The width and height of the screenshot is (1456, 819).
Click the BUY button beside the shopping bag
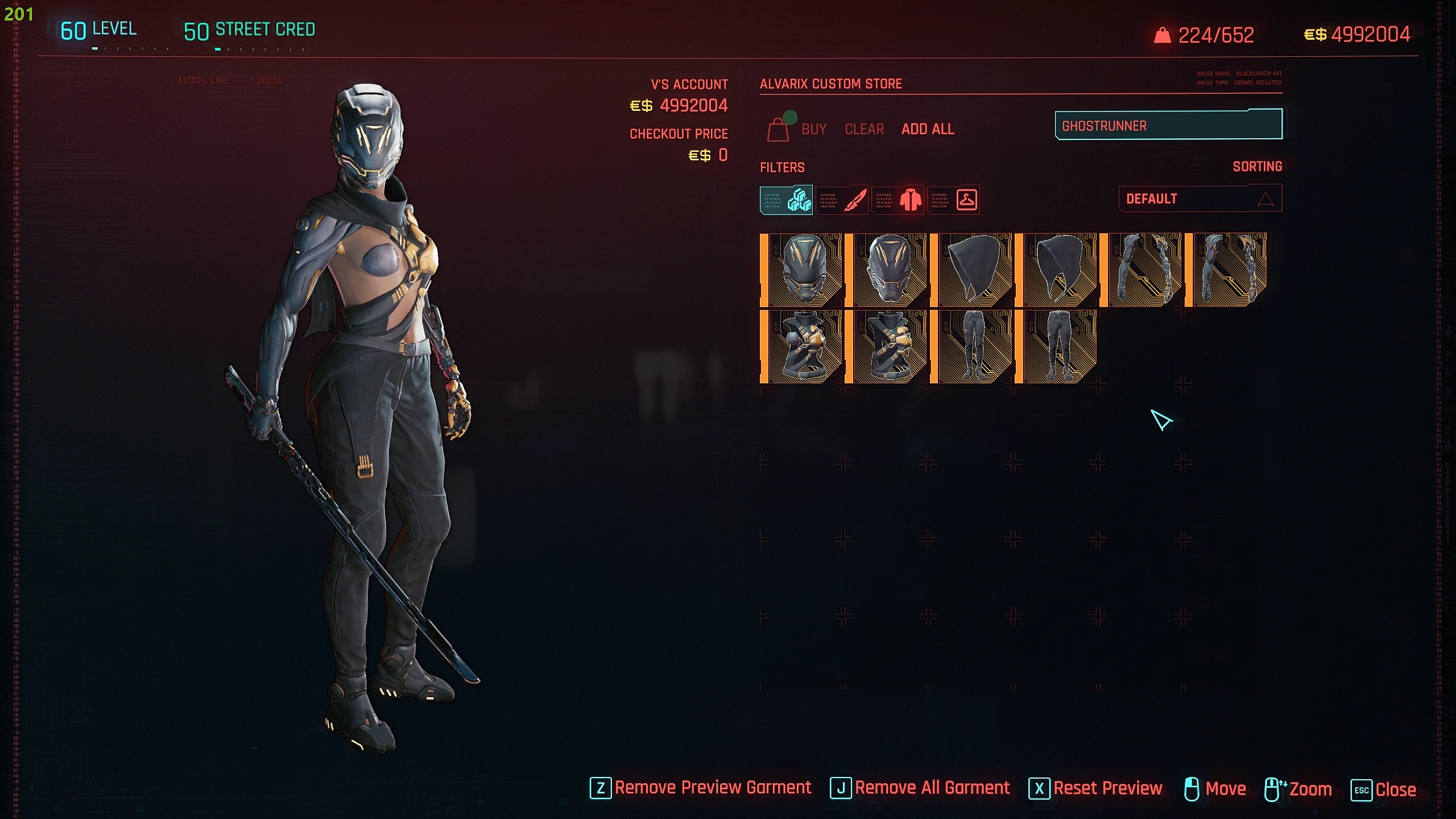pos(813,130)
